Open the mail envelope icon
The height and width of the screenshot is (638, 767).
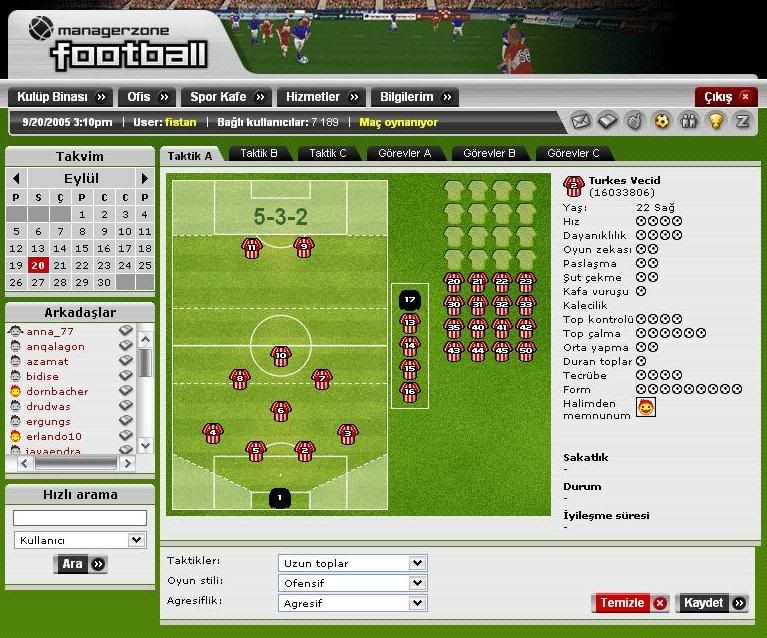tap(581, 121)
